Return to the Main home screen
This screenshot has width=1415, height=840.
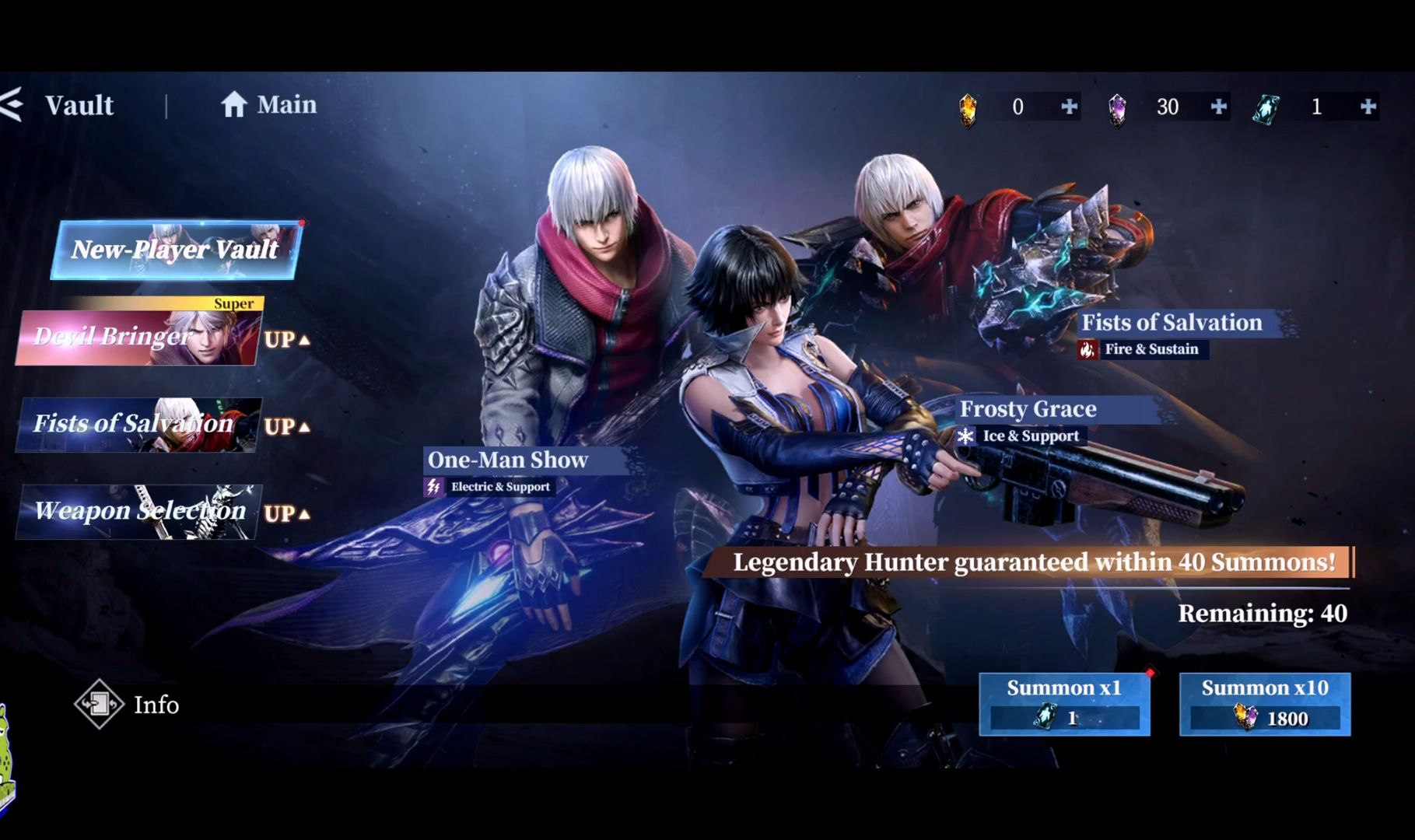[268, 105]
